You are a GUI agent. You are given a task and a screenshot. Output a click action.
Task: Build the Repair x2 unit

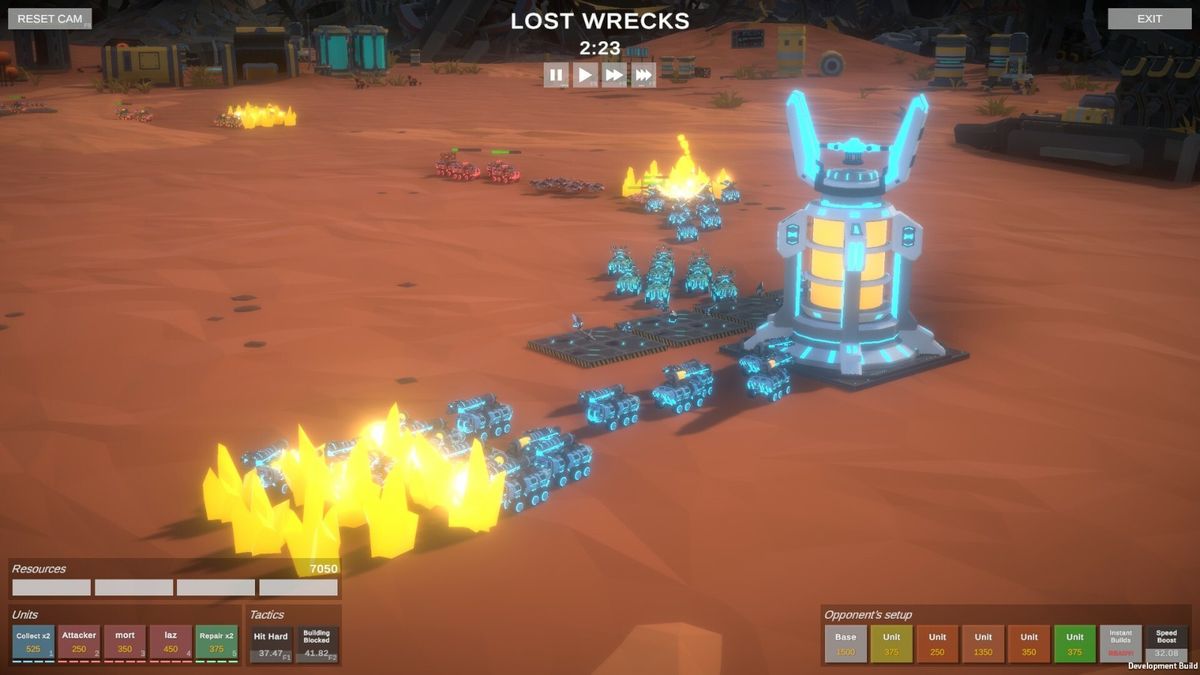pyautogui.click(x=217, y=643)
